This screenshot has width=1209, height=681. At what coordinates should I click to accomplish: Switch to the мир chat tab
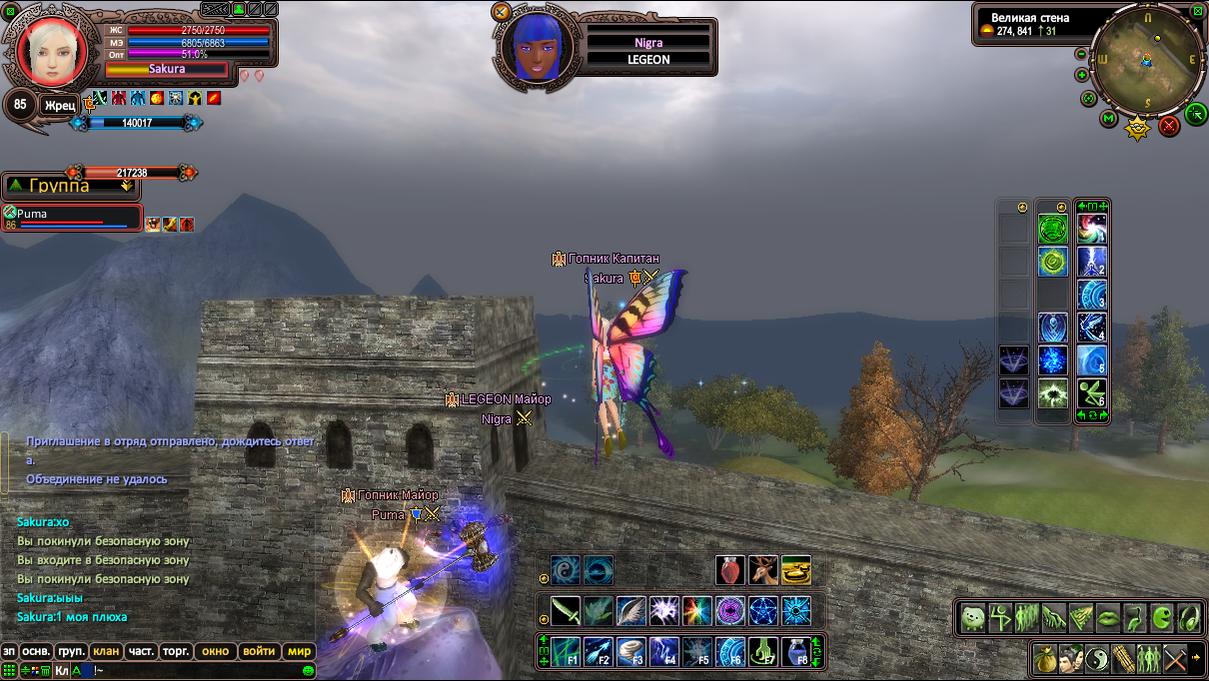pos(300,651)
